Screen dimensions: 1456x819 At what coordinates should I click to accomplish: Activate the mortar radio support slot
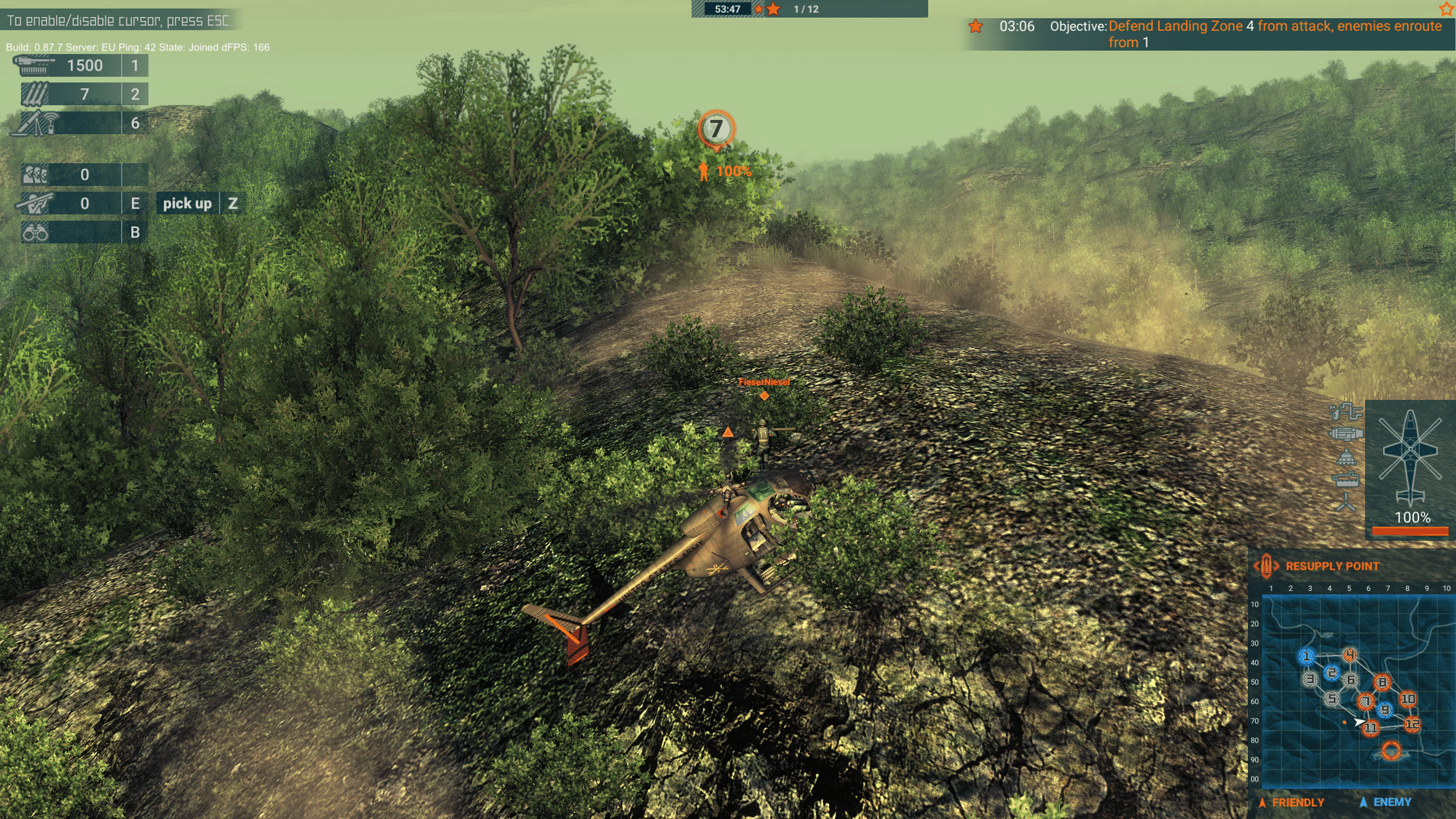pyautogui.click(x=80, y=123)
